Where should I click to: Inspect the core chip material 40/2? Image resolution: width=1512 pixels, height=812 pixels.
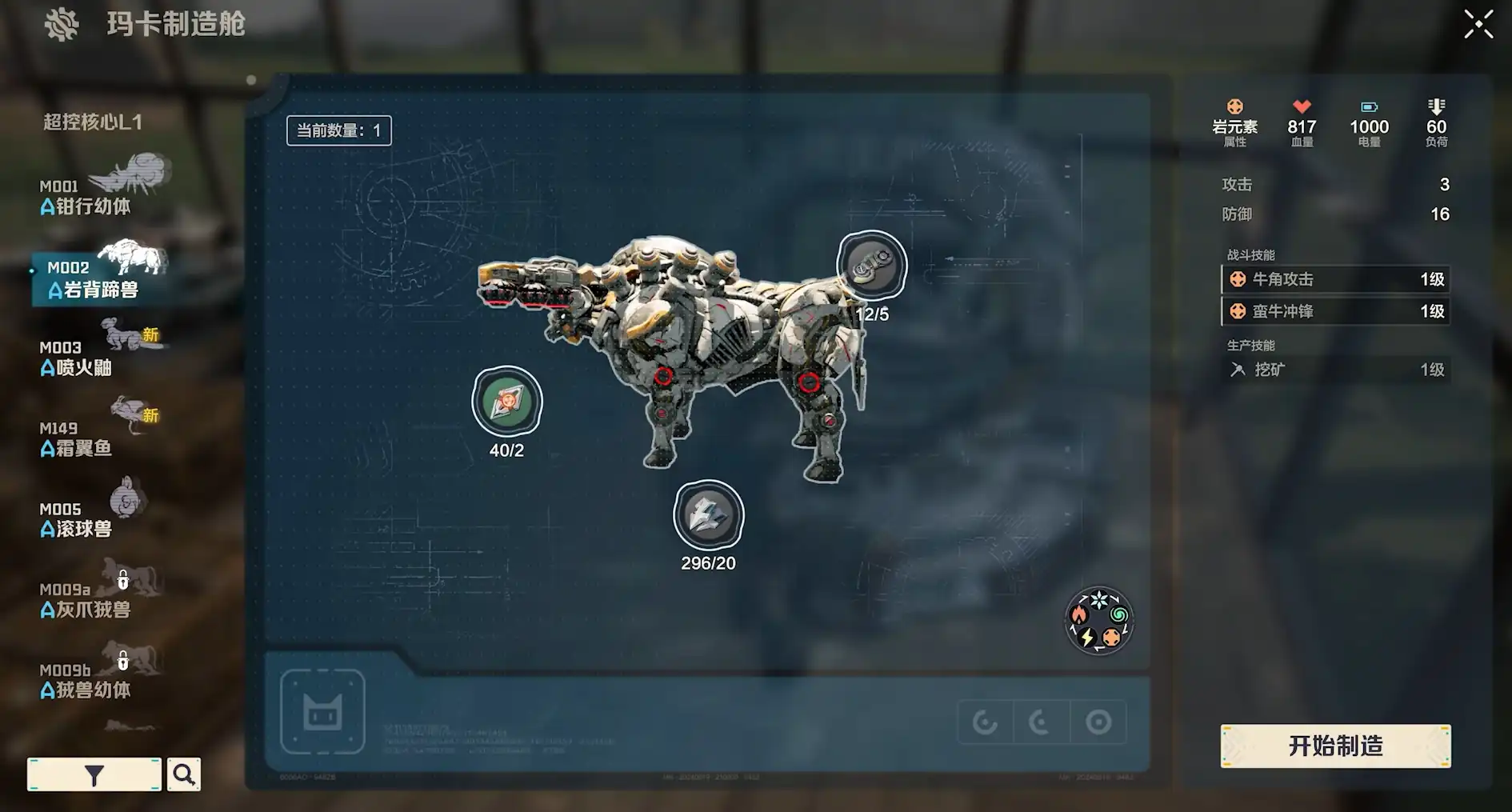[x=507, y=402]
